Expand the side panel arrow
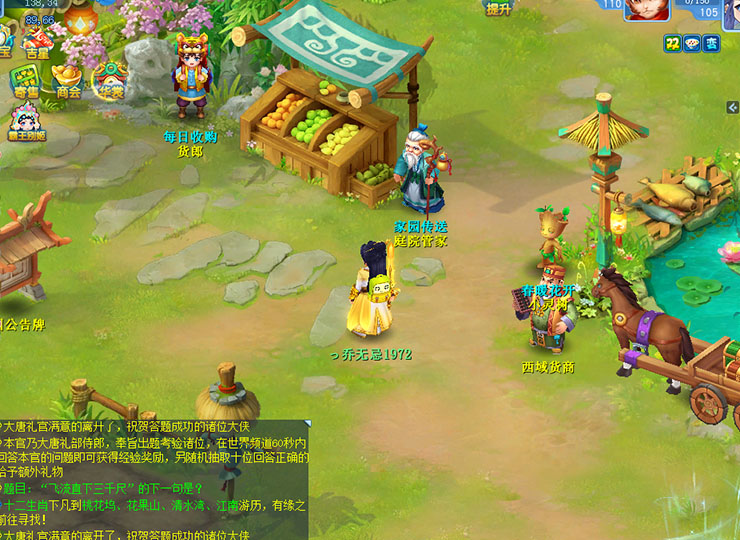 733,107
